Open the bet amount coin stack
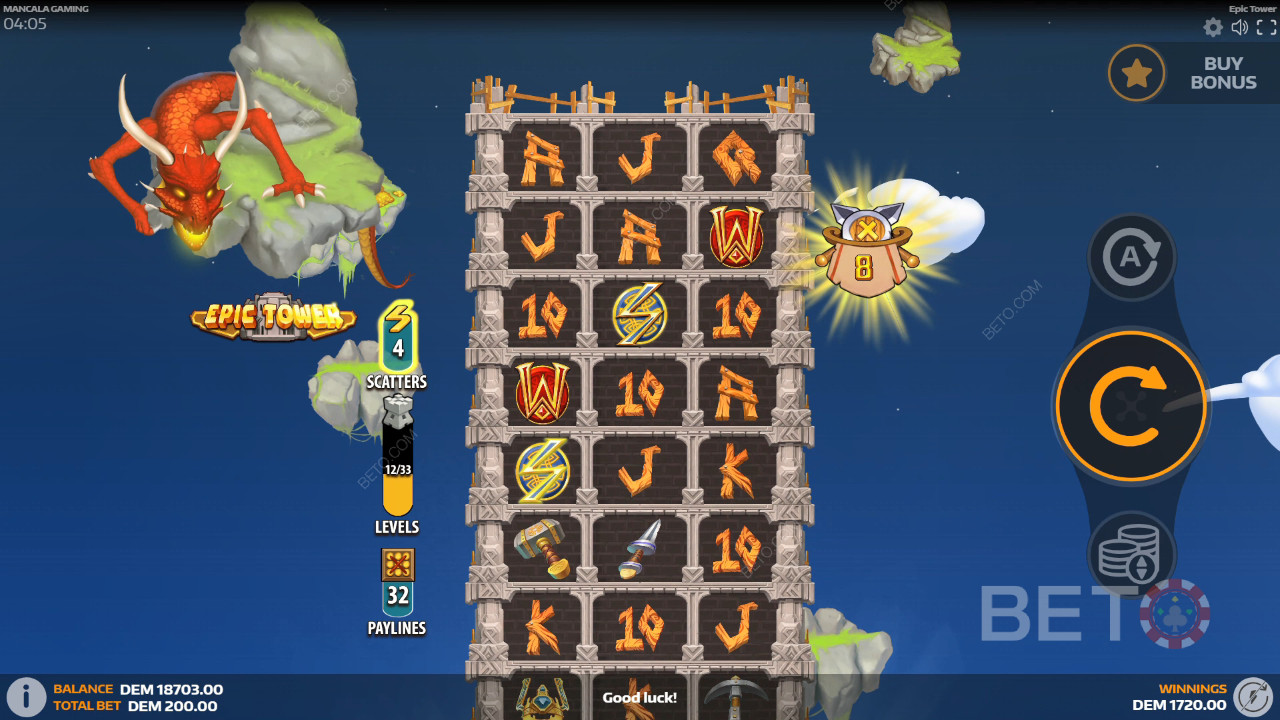 tap(1131, 554)
